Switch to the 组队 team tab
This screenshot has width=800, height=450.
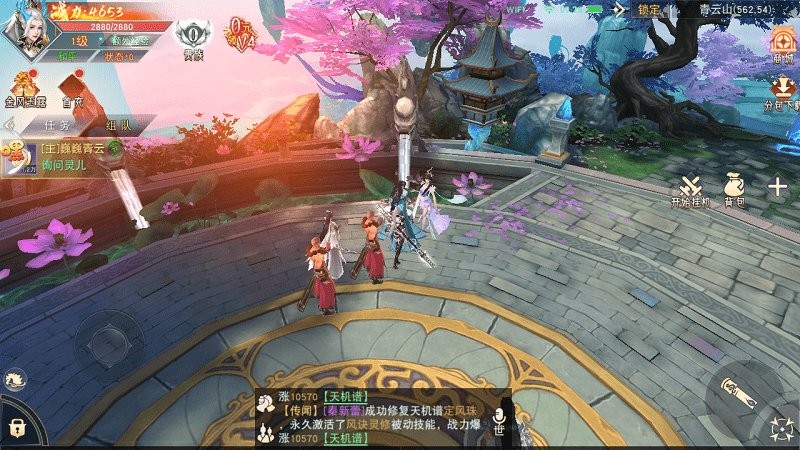point(118,126)
